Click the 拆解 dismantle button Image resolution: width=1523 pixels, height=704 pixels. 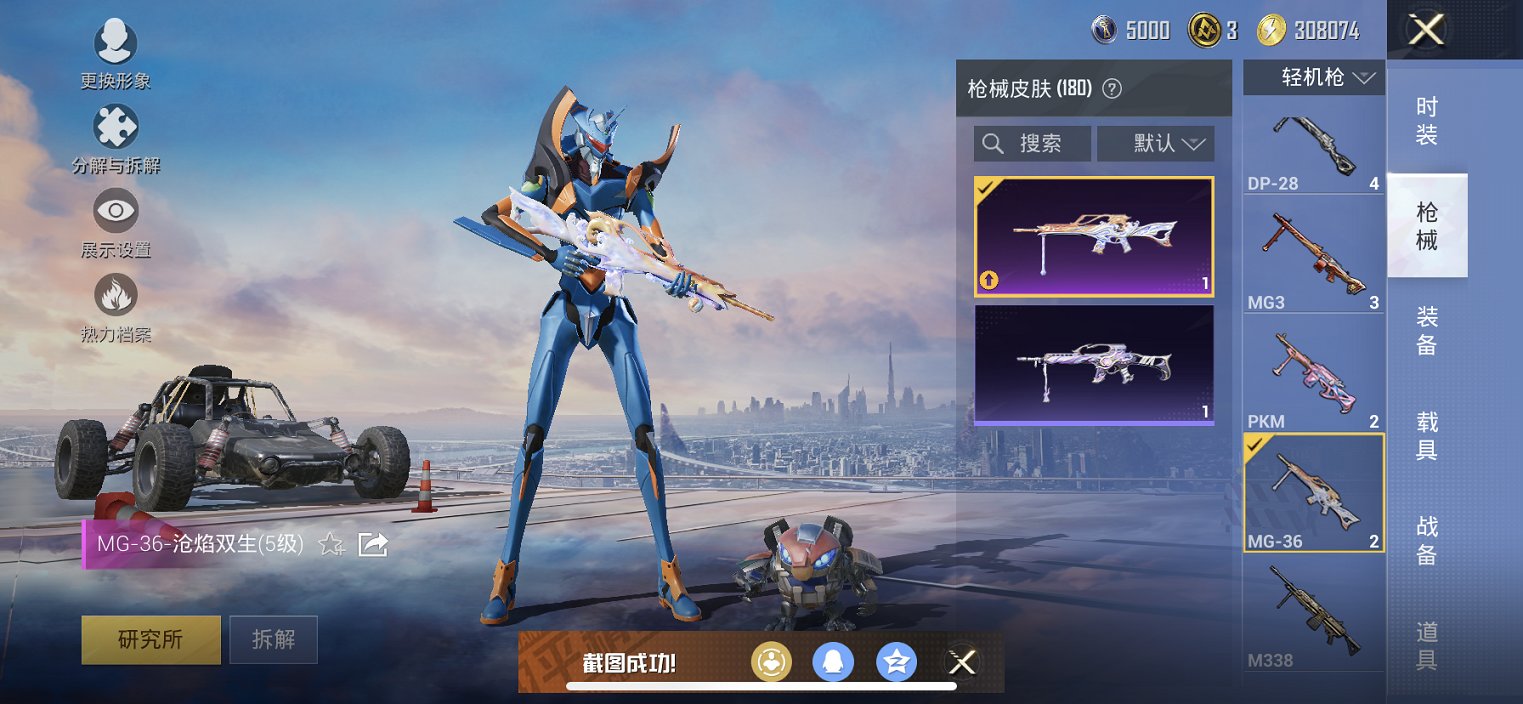(273, 639)
